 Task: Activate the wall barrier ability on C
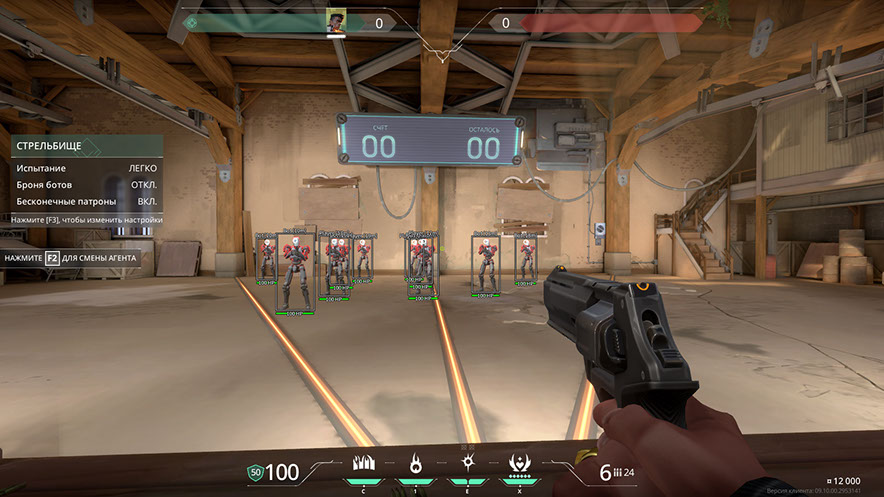point(363,463)
